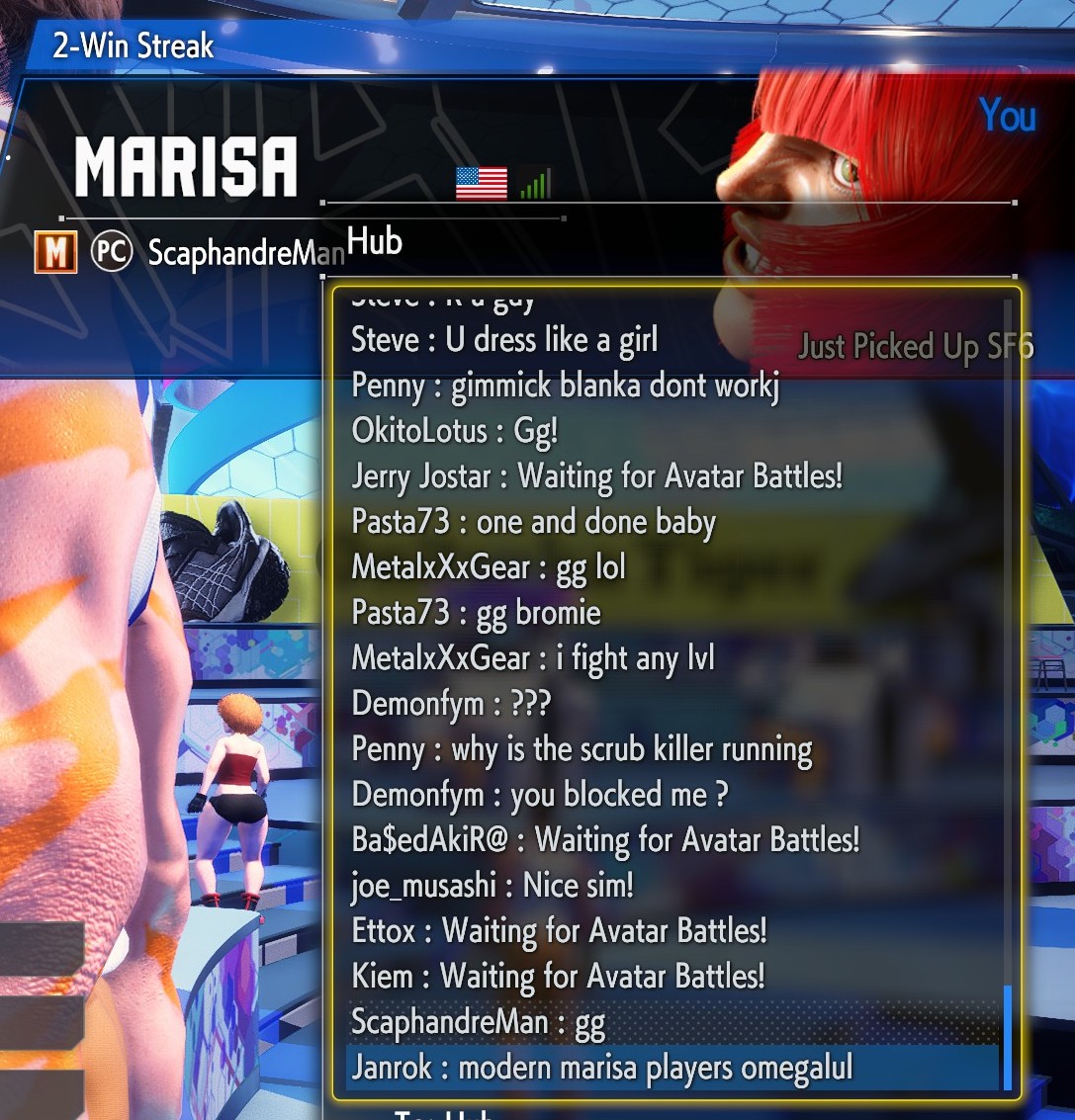This screenshot has width=1075, height=1120.
Task: Select Penny's scrub killer chat line
Action: 582,750
